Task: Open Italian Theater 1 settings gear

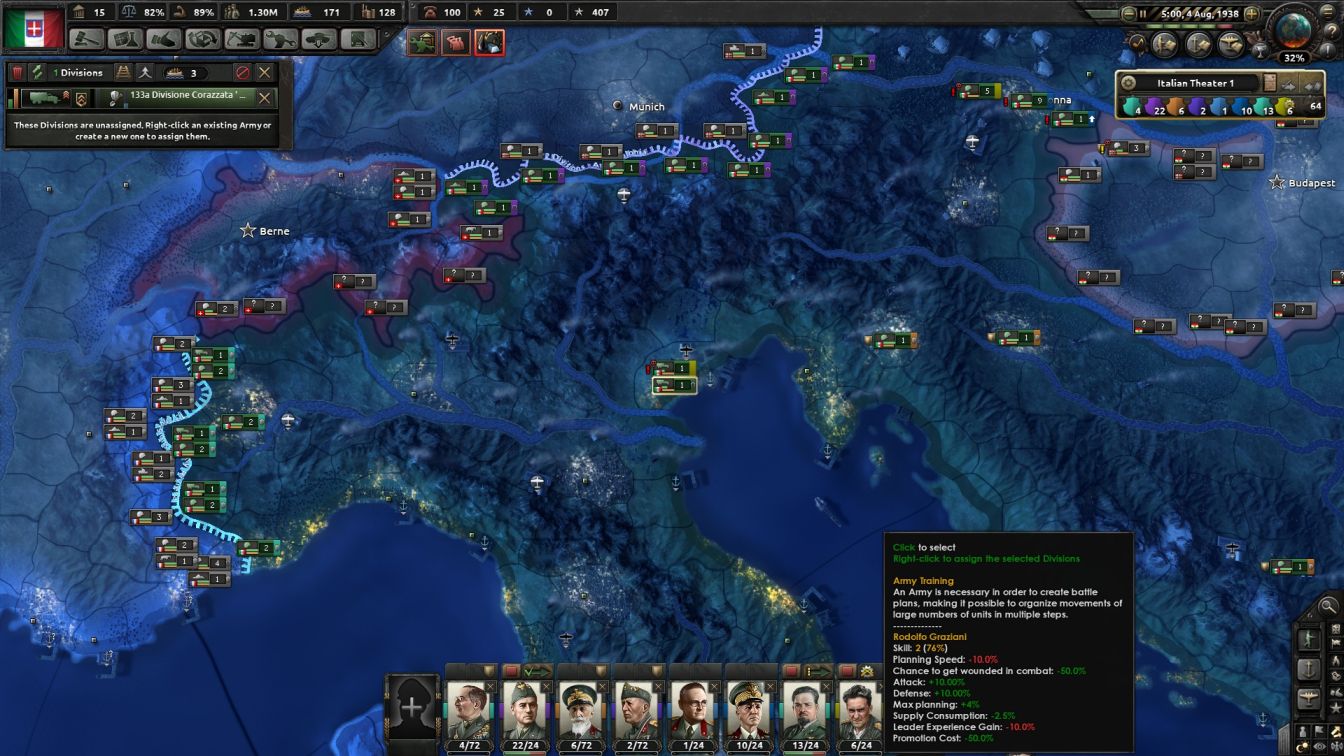Action: (x=1129, y=83)
